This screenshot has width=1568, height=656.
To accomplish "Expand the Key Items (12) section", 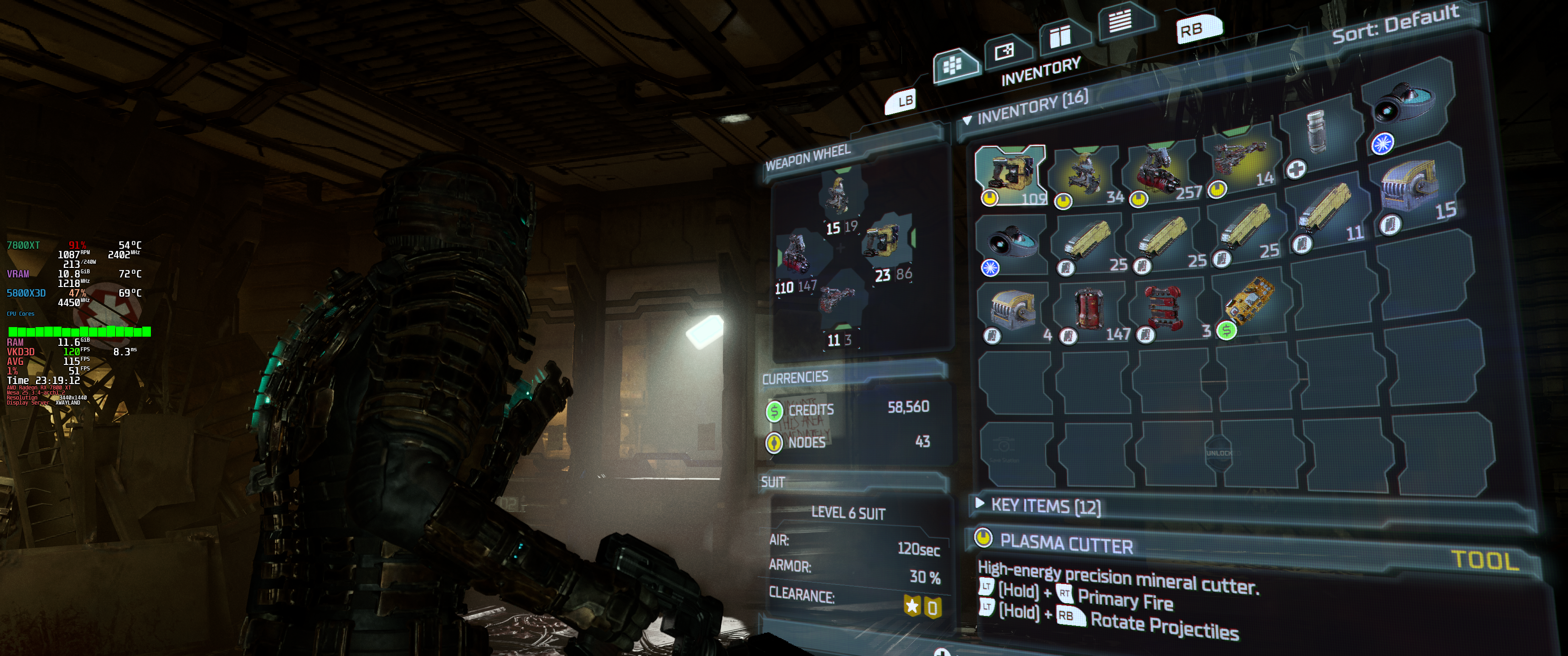I will coord(980,503).
